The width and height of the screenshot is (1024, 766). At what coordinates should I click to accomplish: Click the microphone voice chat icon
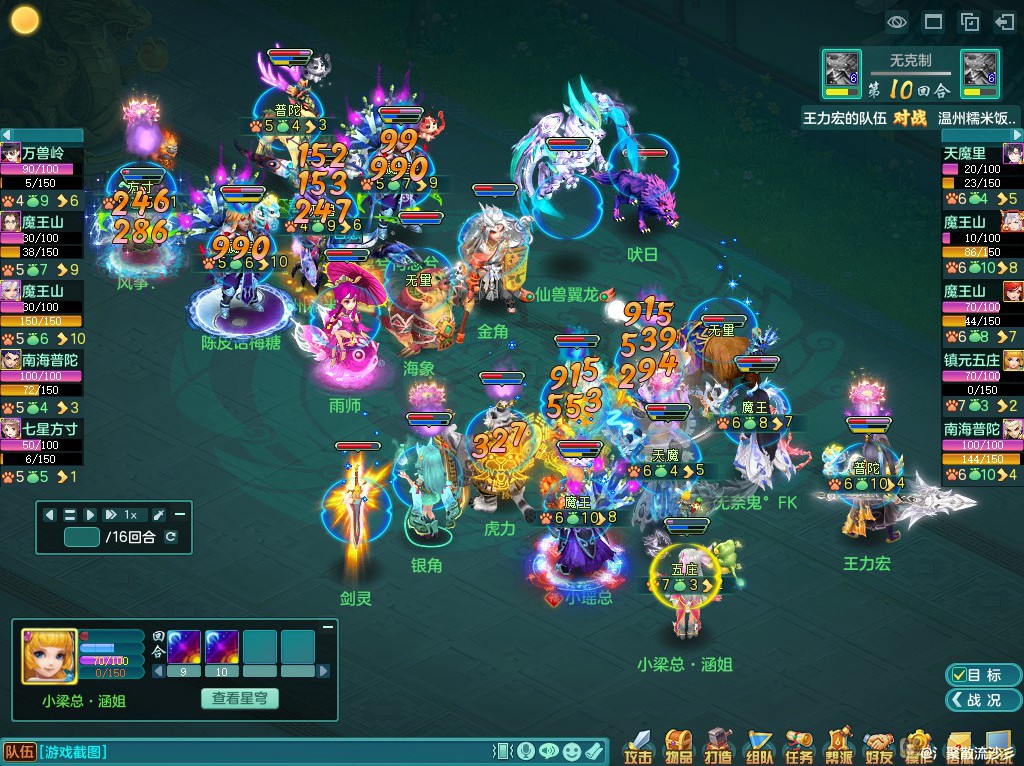525,751
